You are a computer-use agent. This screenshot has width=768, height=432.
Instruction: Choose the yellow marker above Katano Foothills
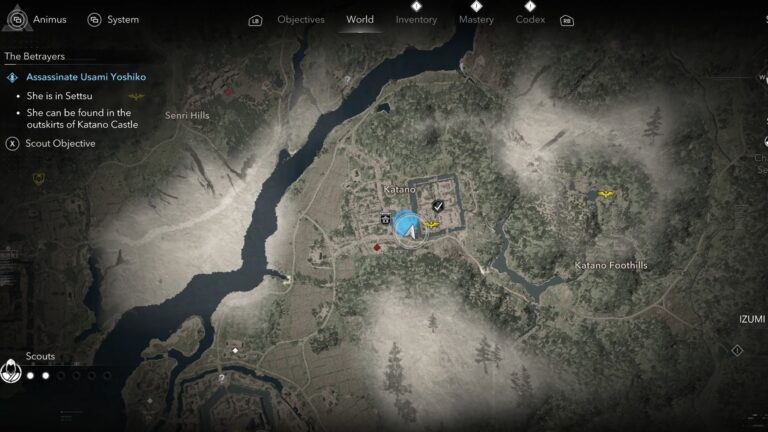(605, 194)
